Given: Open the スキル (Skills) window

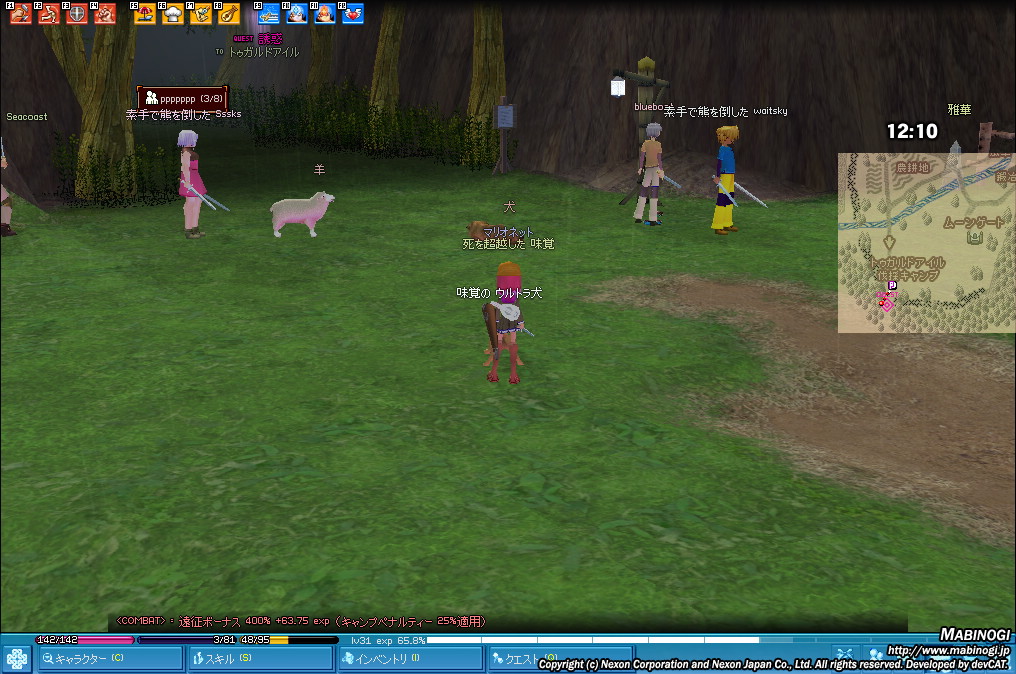Looking at the screenshot, I should pyautogui.click(x=259, y=658).
